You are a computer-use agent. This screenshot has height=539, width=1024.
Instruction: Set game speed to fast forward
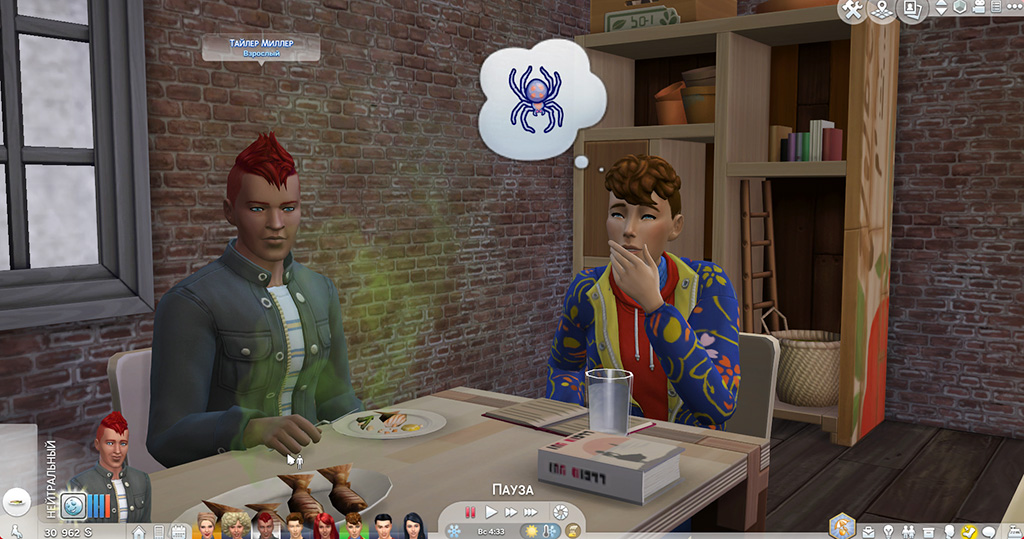point(508,512)
